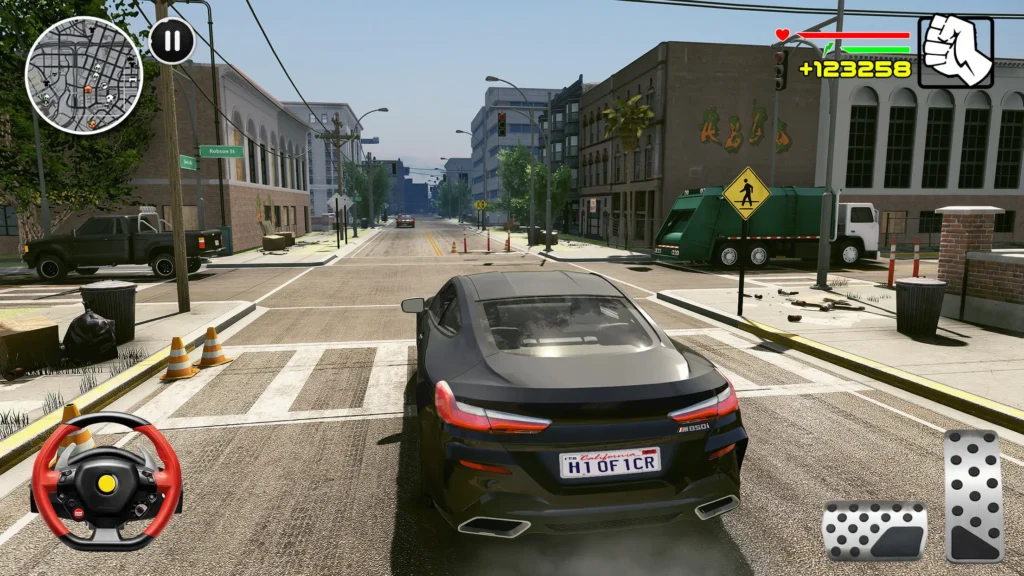1024x576 pixels.
Task: Tap the fist weapon selector icon
Action: click(955, 52)
